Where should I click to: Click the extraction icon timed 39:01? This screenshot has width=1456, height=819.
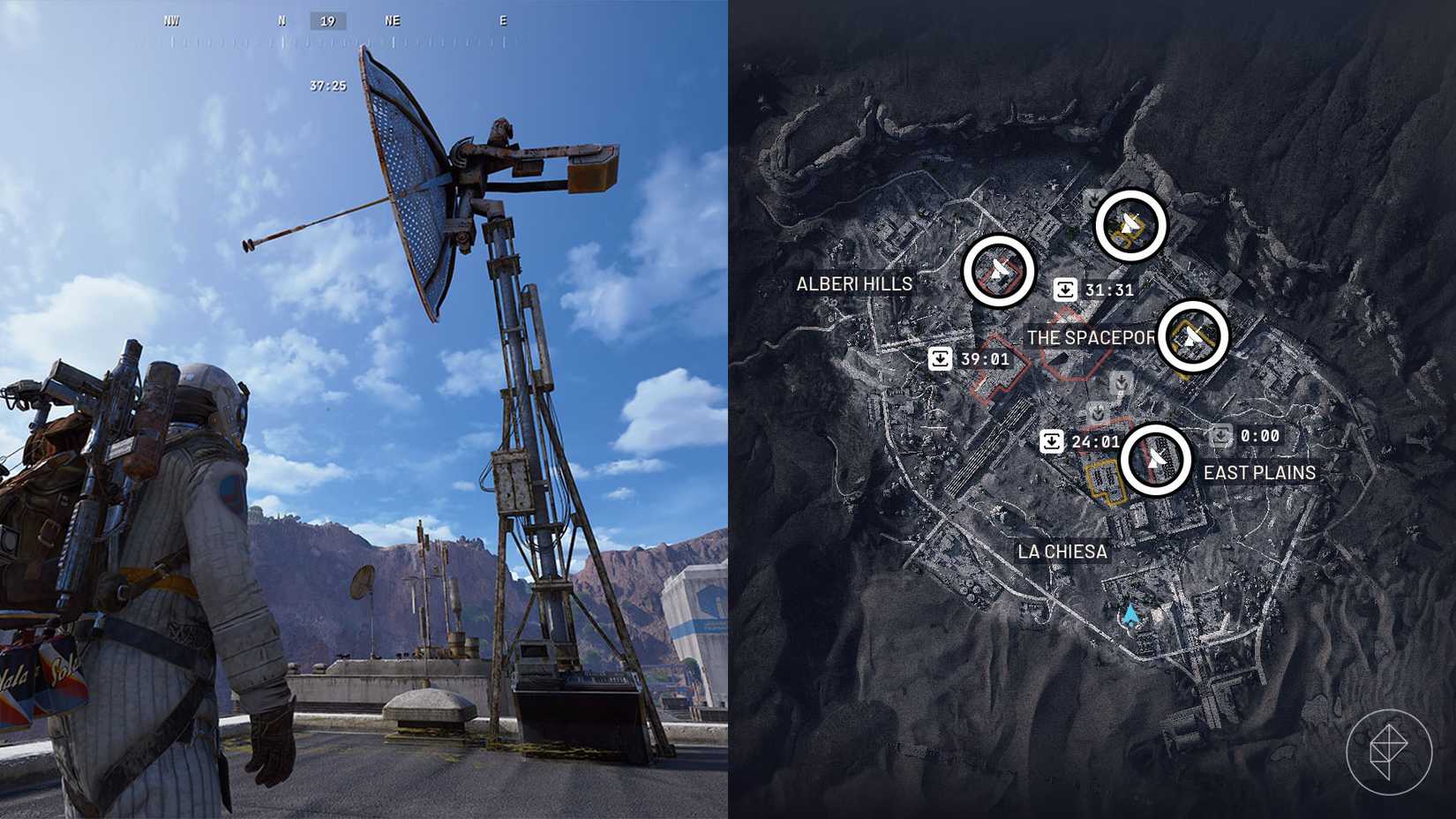click(x=940, y=357)
